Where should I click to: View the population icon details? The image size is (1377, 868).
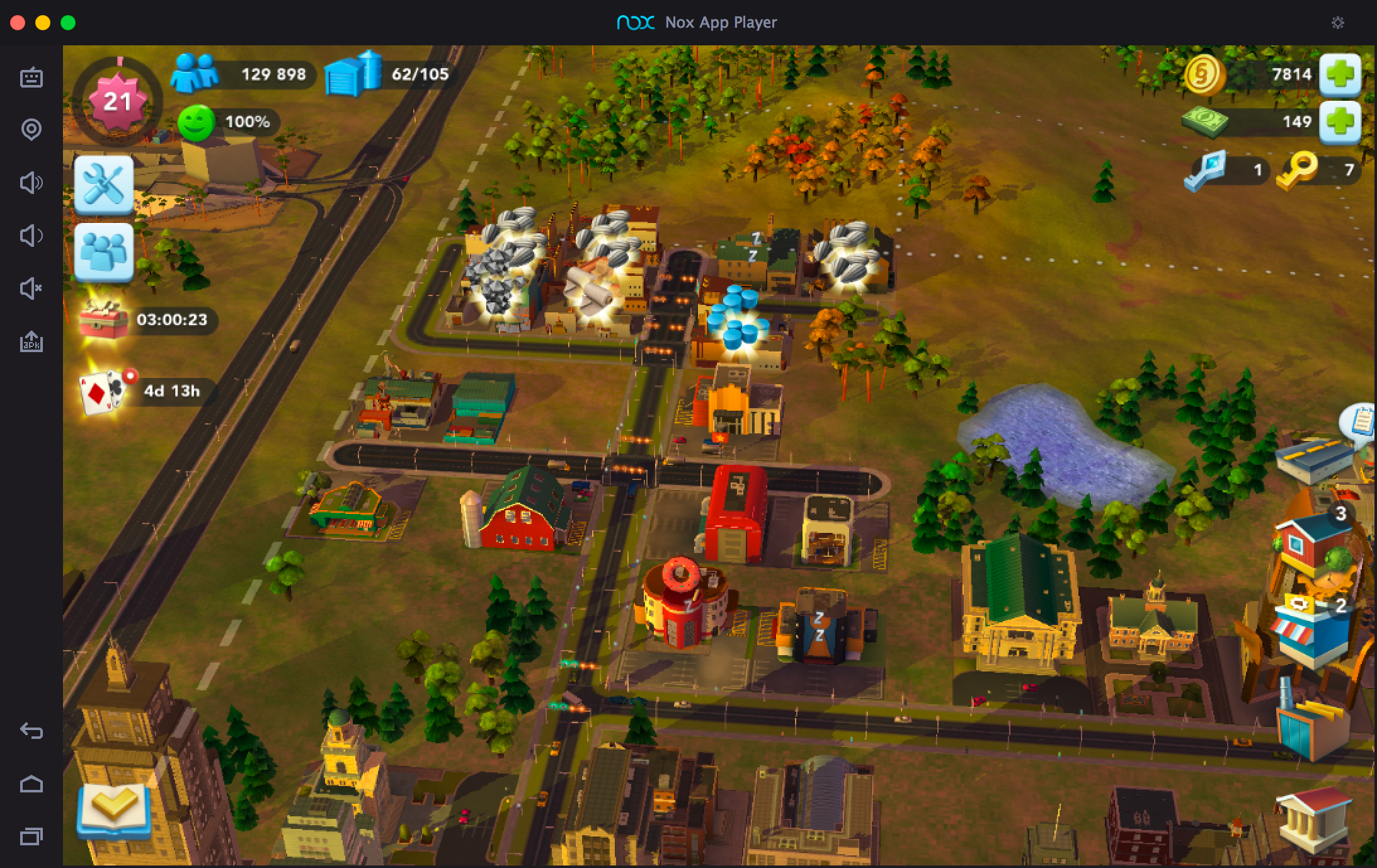(x=195, y=74)
